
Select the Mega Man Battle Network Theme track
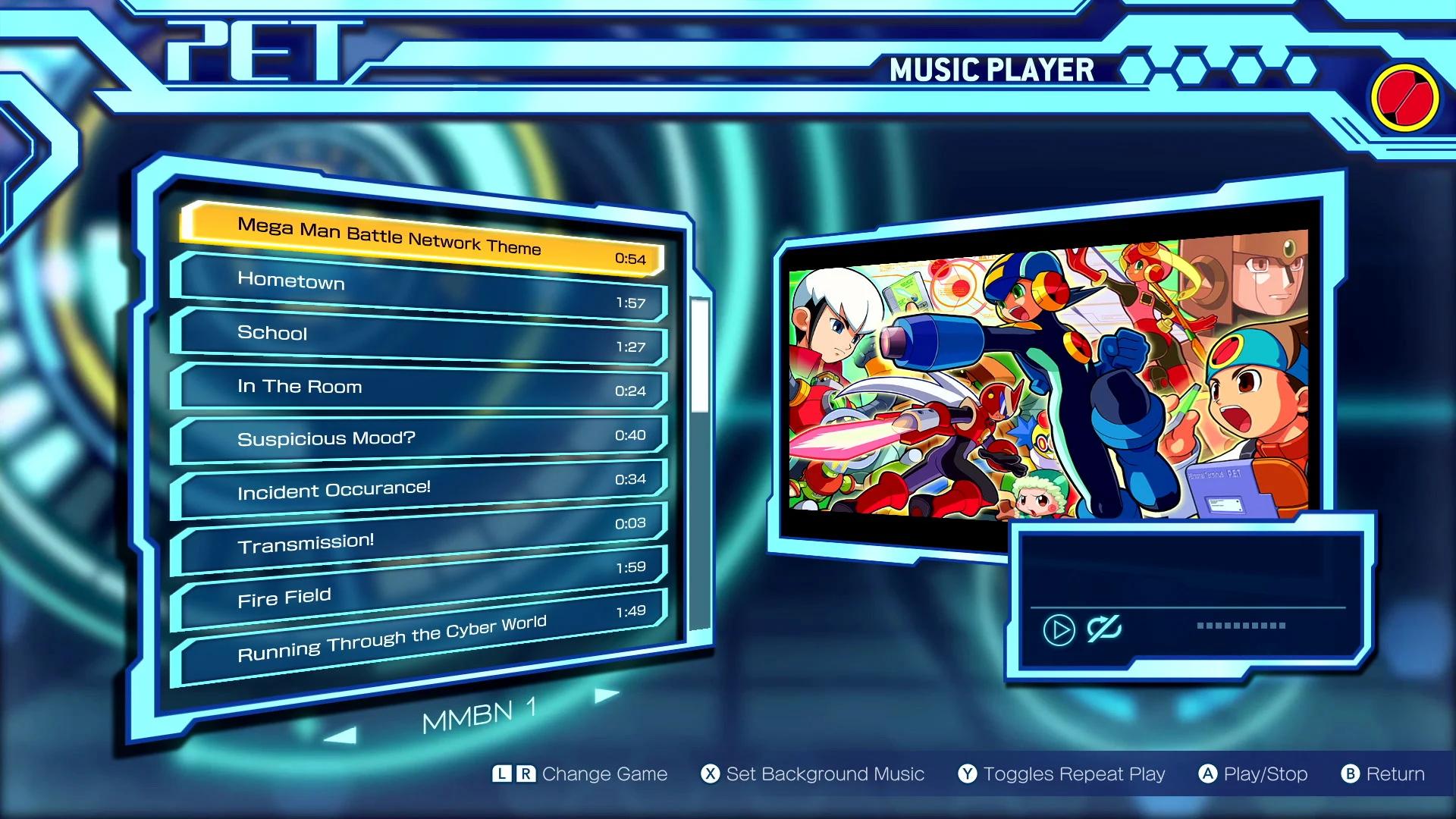pyautogui.click(x=422, y=238)
